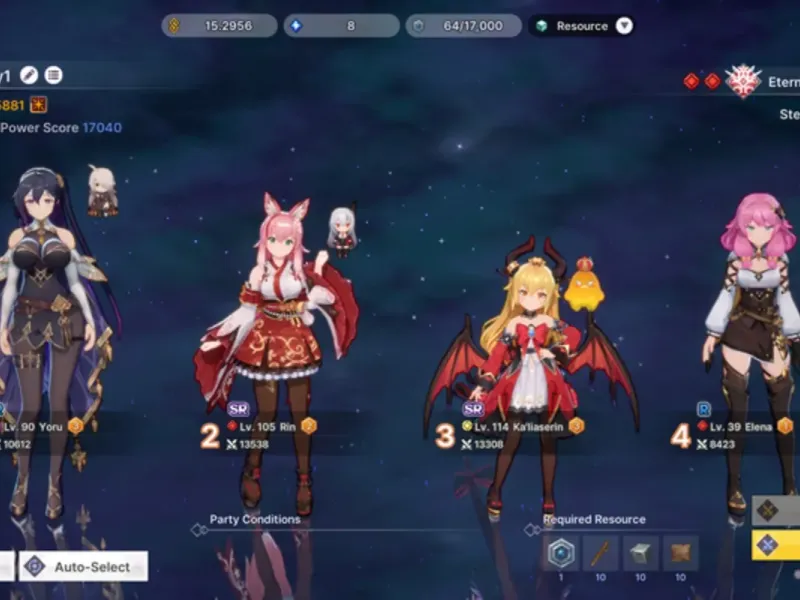This screenshot has width=800, height=600.
Task: Tap the red boss emblem icon
Action: [x=742, y=81]
